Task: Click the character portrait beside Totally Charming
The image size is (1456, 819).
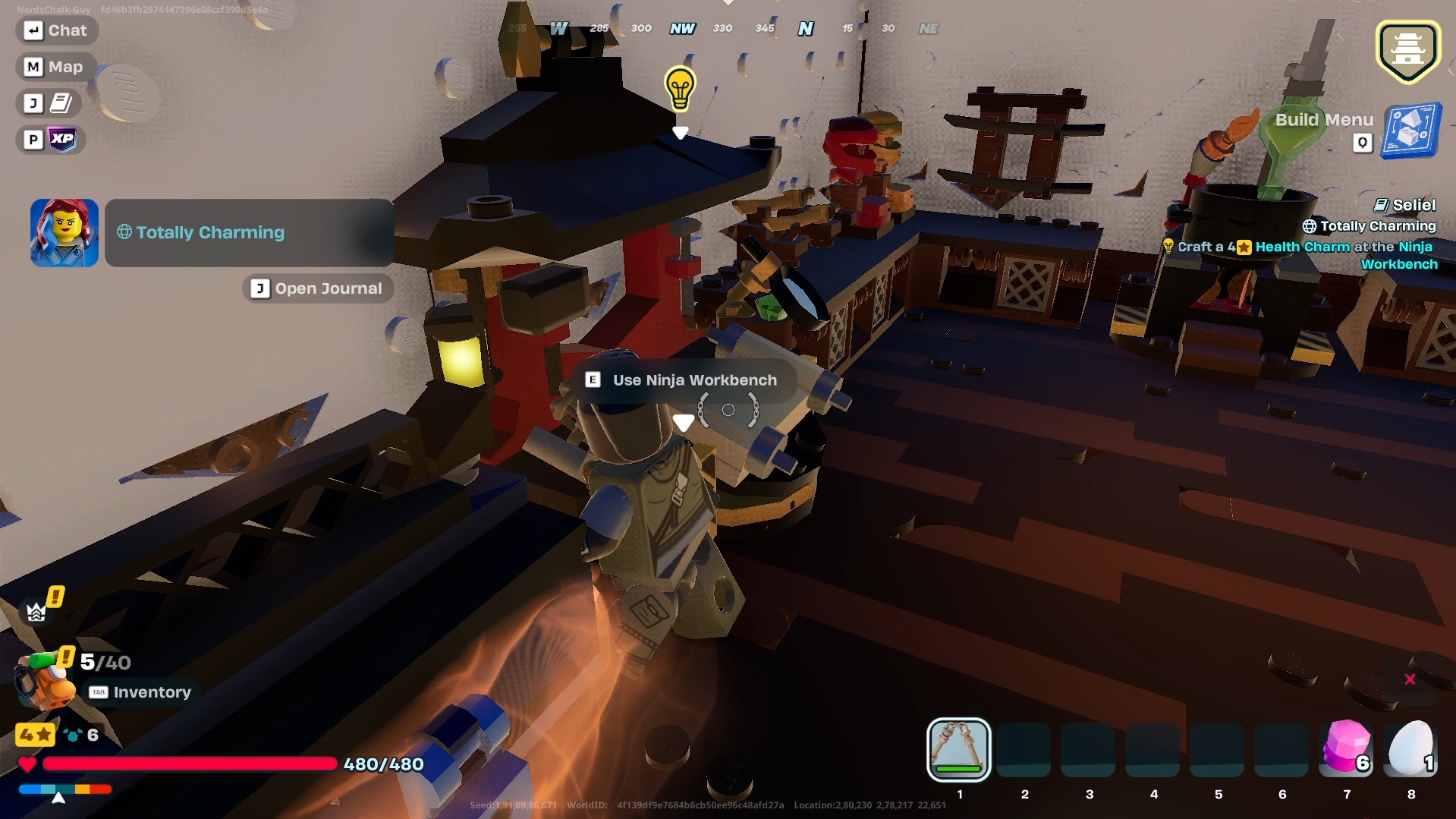Action: coord(64,232)
